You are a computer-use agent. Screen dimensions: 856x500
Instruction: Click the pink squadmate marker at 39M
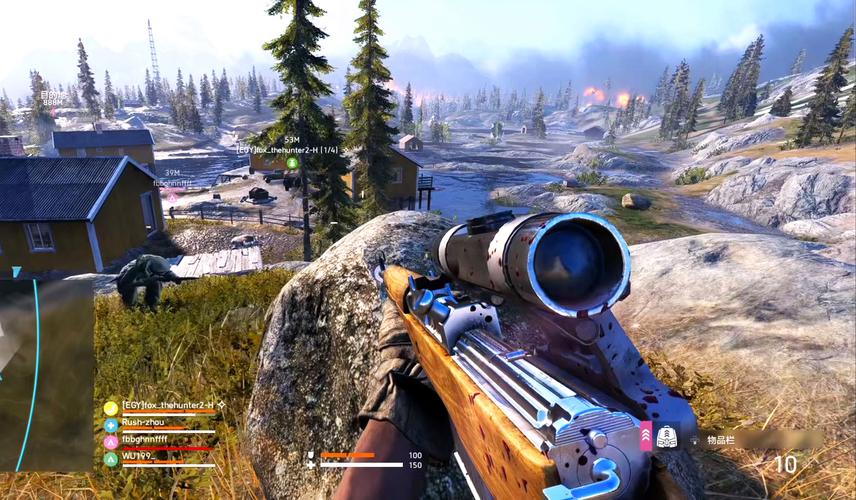[x=172, y=197]
